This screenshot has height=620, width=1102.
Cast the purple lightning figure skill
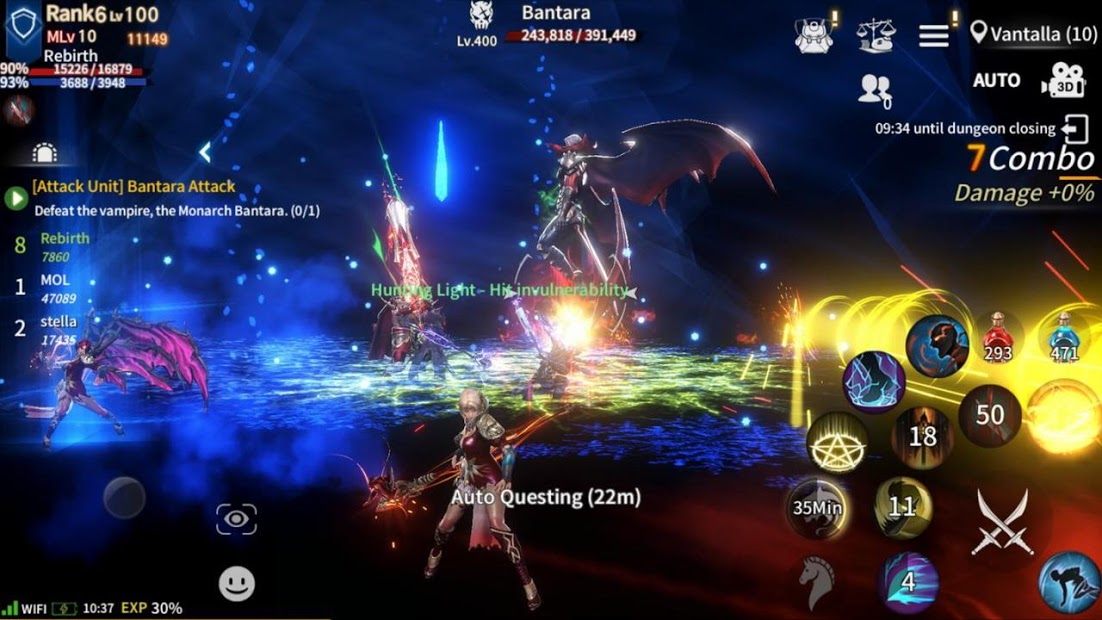click(873, 381)
